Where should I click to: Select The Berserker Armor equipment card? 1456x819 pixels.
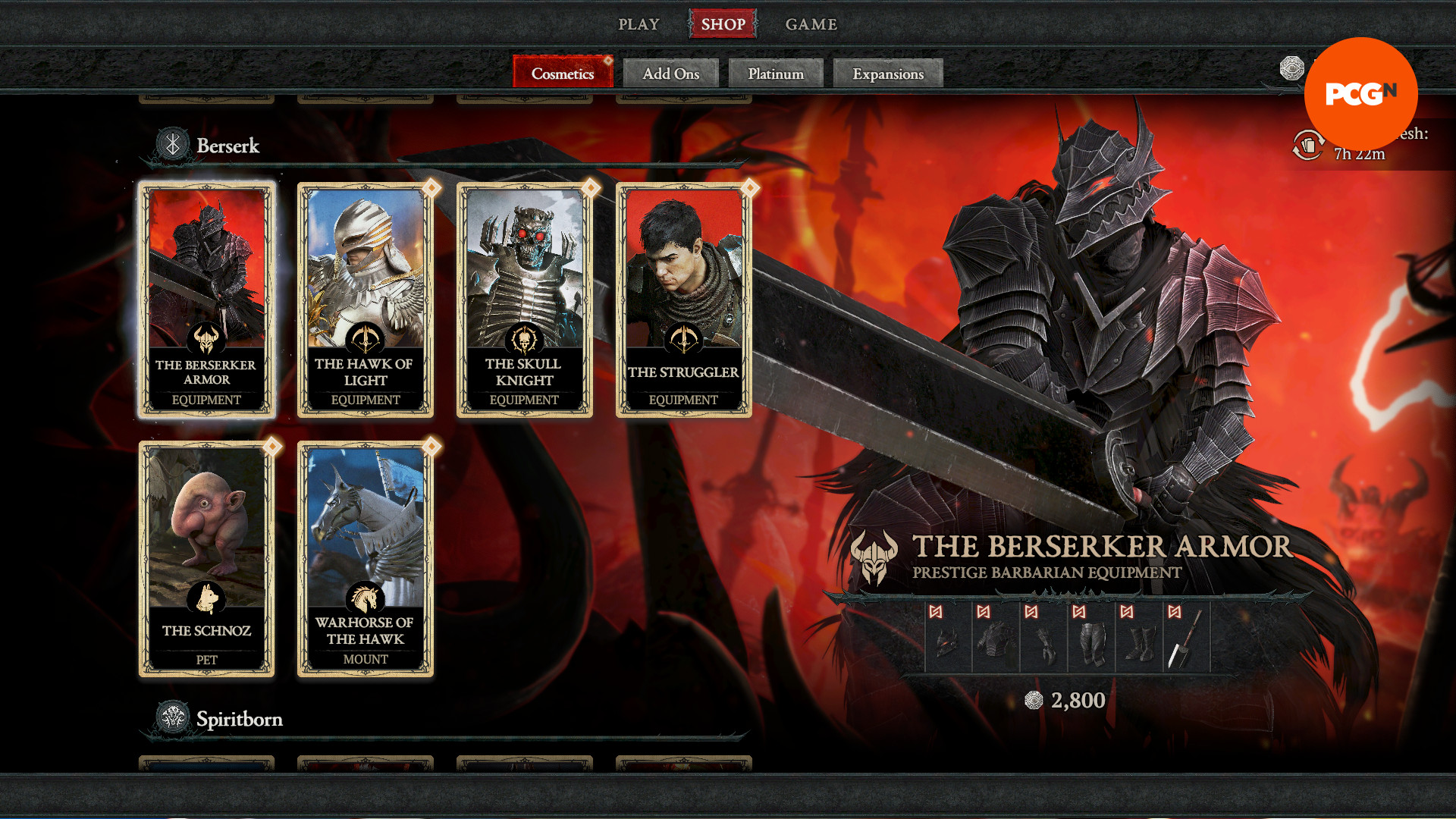[206, 300]
